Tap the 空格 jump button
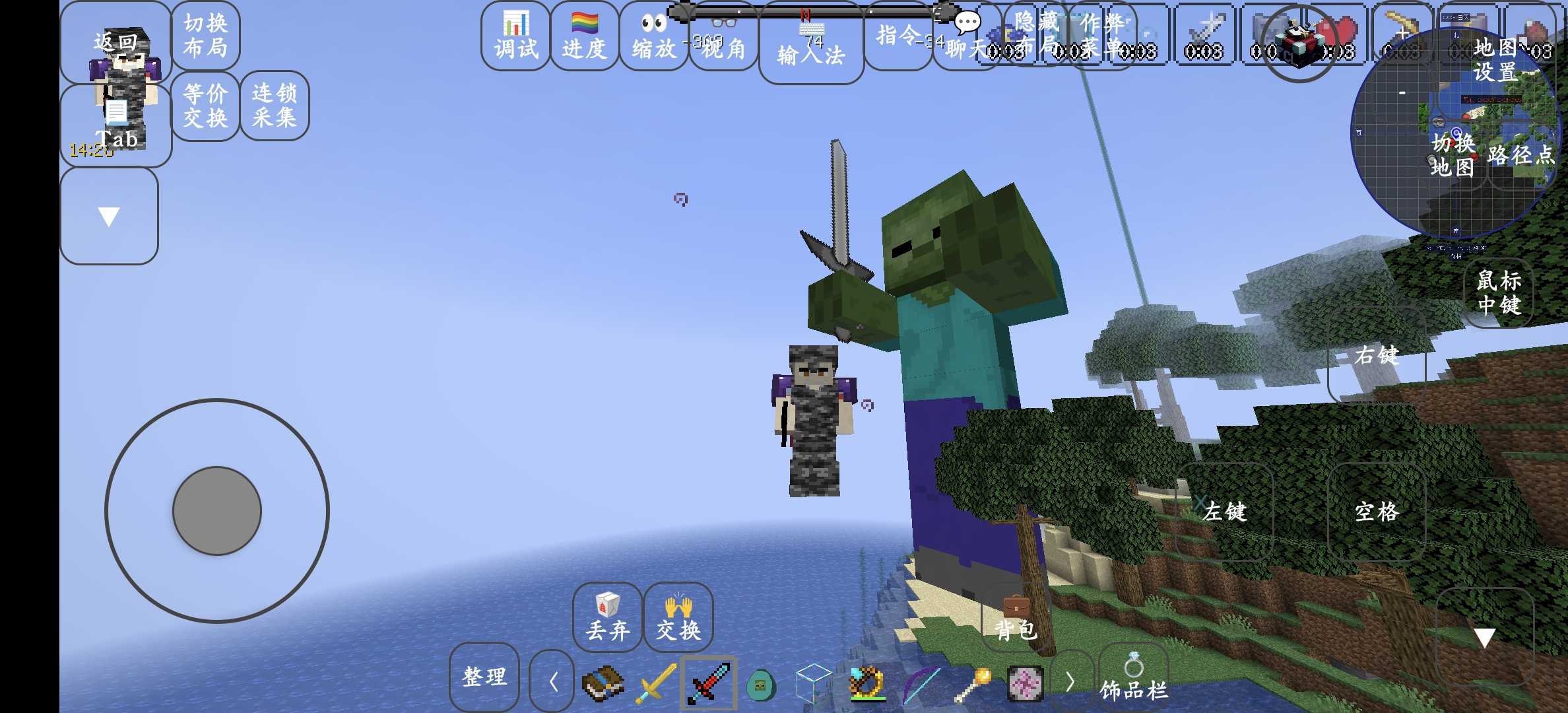 (1377, 512)
